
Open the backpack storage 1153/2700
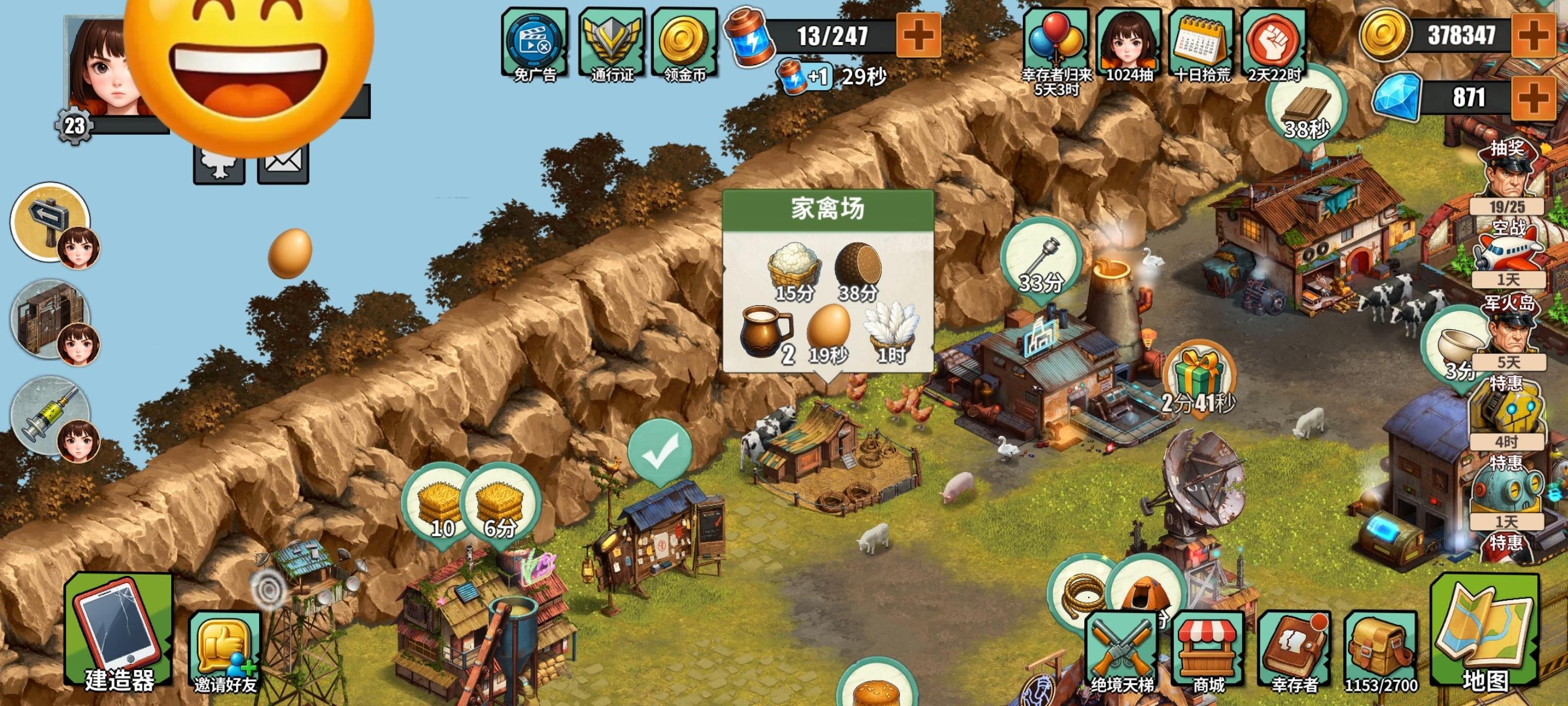1380,651
